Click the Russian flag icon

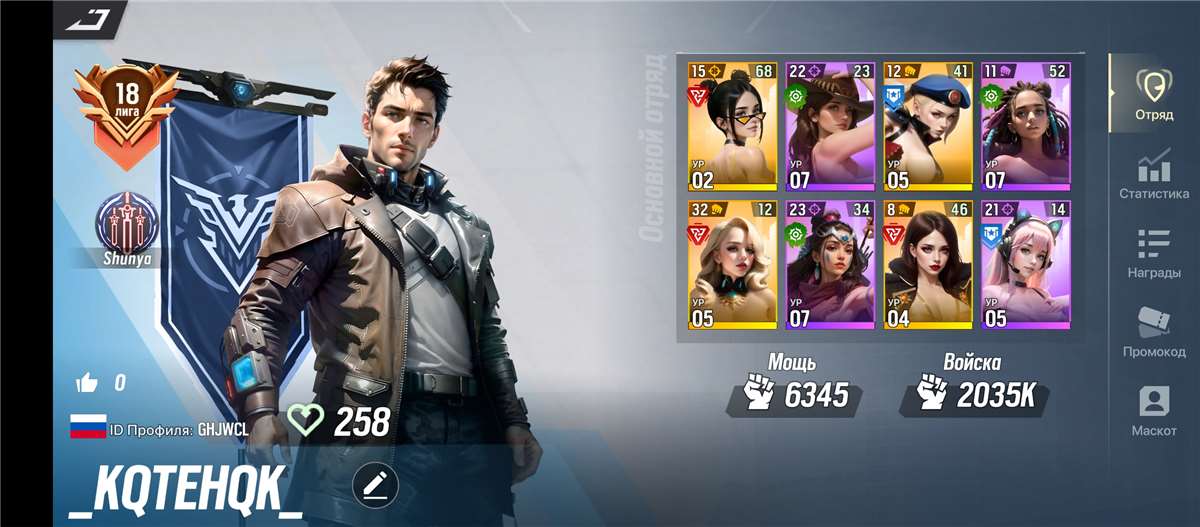click(88, 427)
